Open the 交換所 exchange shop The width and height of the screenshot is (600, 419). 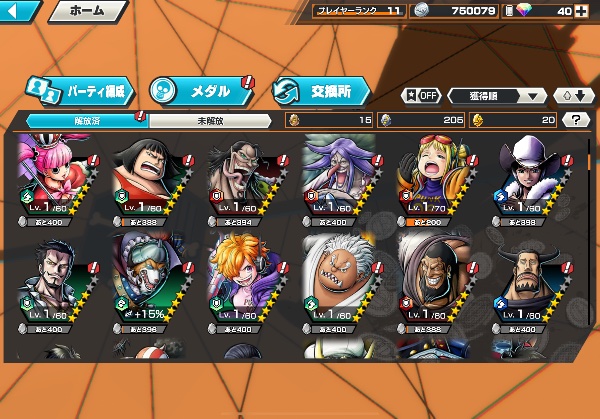[x=322, y=90]
